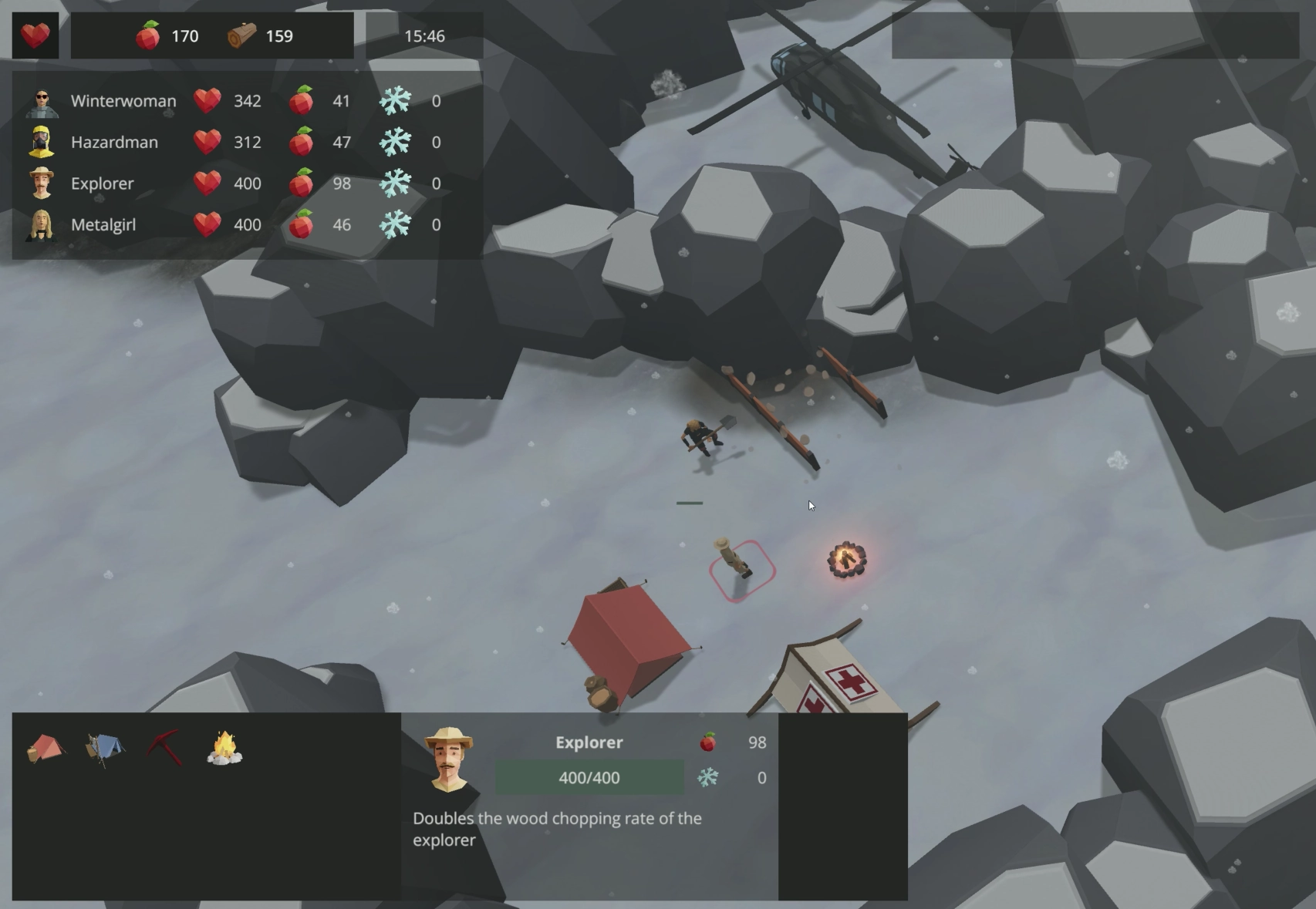Build a campfire using the fire icon
The image size is (1316, 909).
[224, 748]
